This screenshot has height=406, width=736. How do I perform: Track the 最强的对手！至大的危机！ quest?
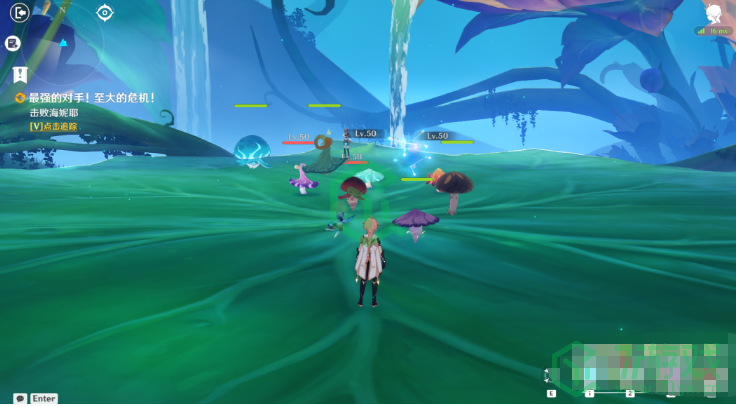pos(92,97)
